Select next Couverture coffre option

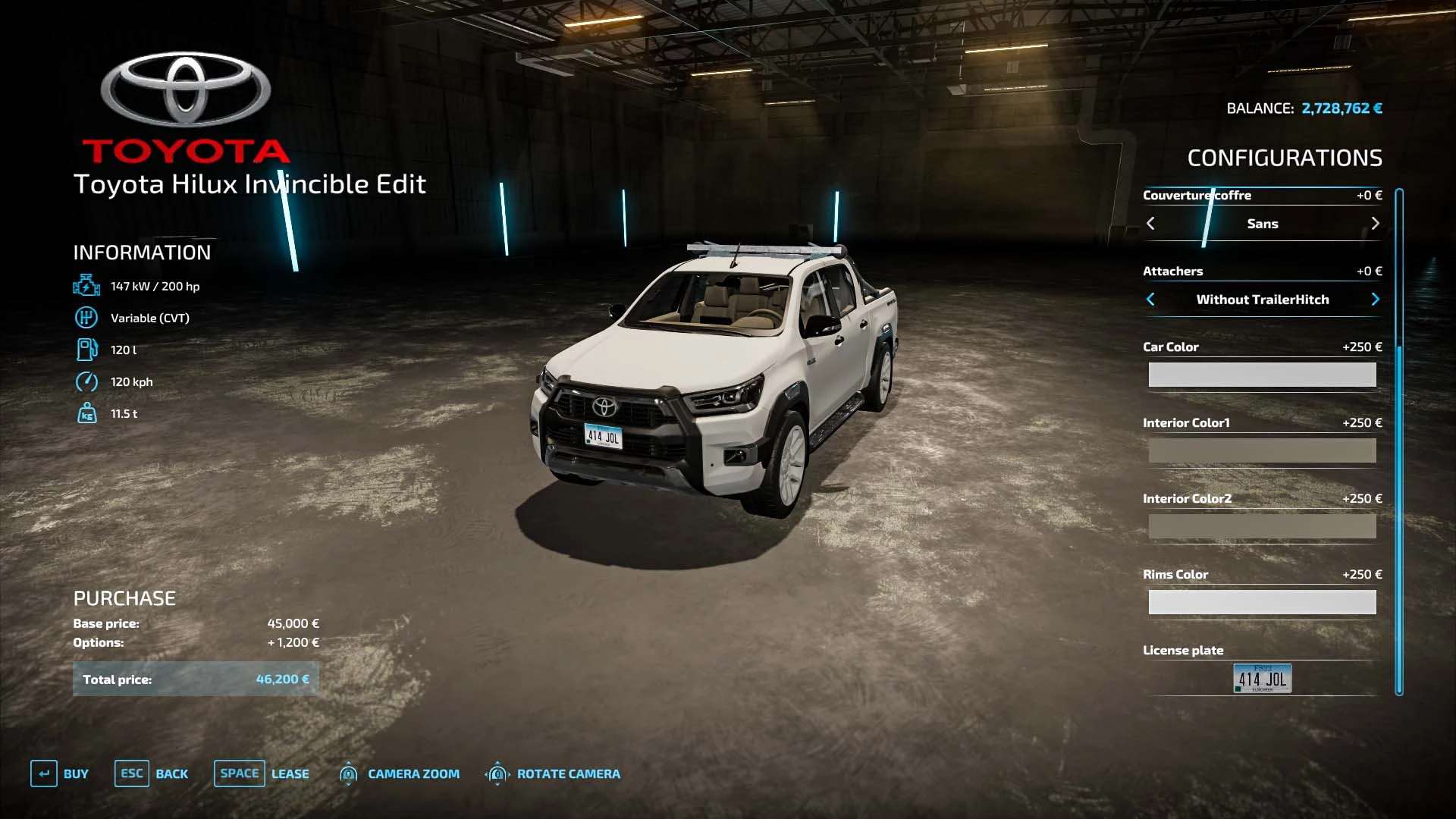(x=1375, y=224)
